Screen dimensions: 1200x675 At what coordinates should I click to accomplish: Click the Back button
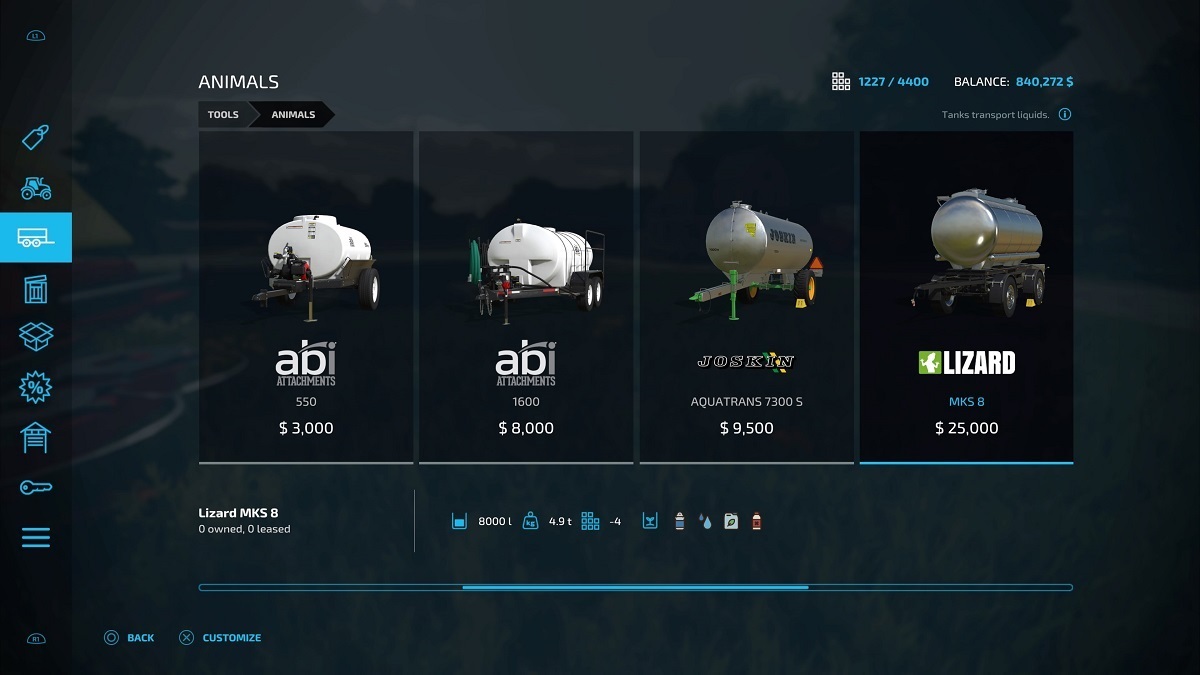coord(130,638)
